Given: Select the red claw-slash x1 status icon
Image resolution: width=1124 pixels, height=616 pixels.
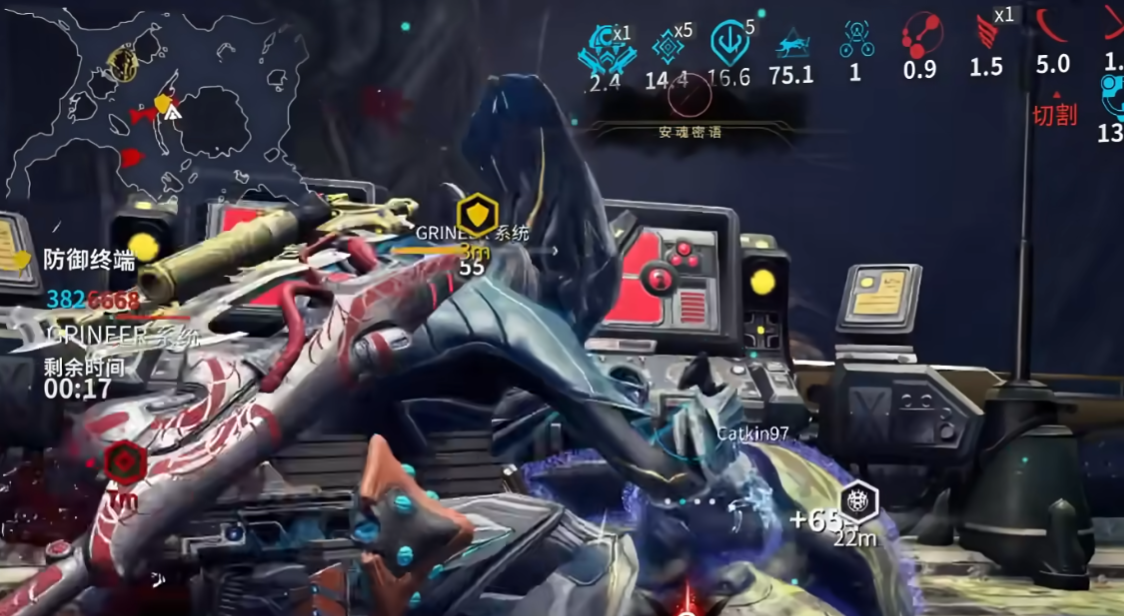Looking at the screenshot, I should (x=987, y=35).
